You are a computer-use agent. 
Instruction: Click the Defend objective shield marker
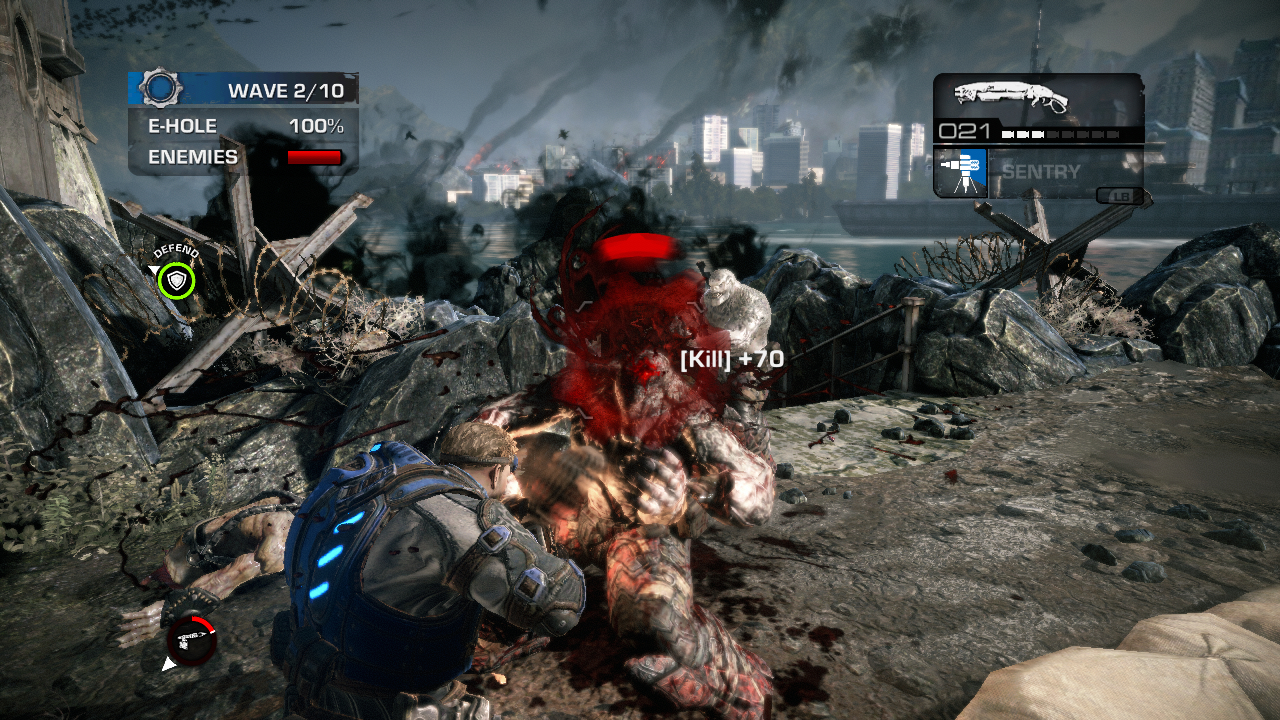[177, 281]
